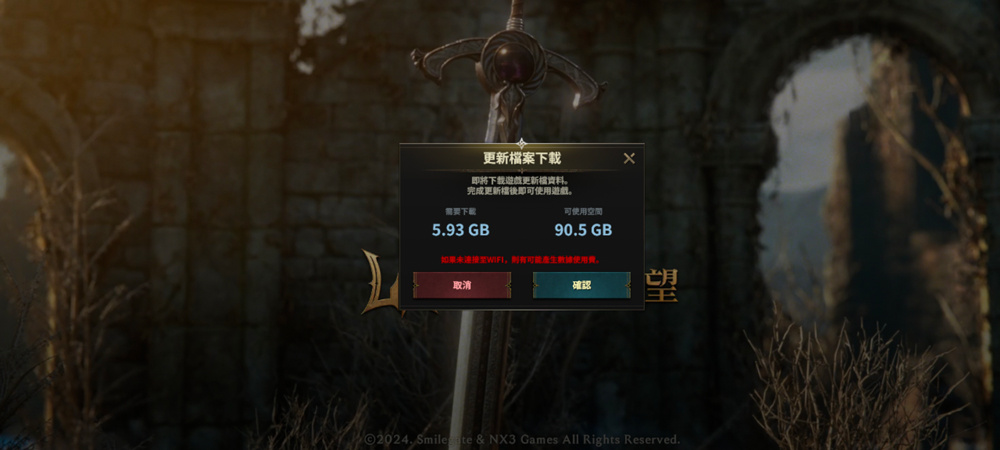Screen dimensions: 1000x450
Task: Confirm the update file download
Action: click(581, 285)
